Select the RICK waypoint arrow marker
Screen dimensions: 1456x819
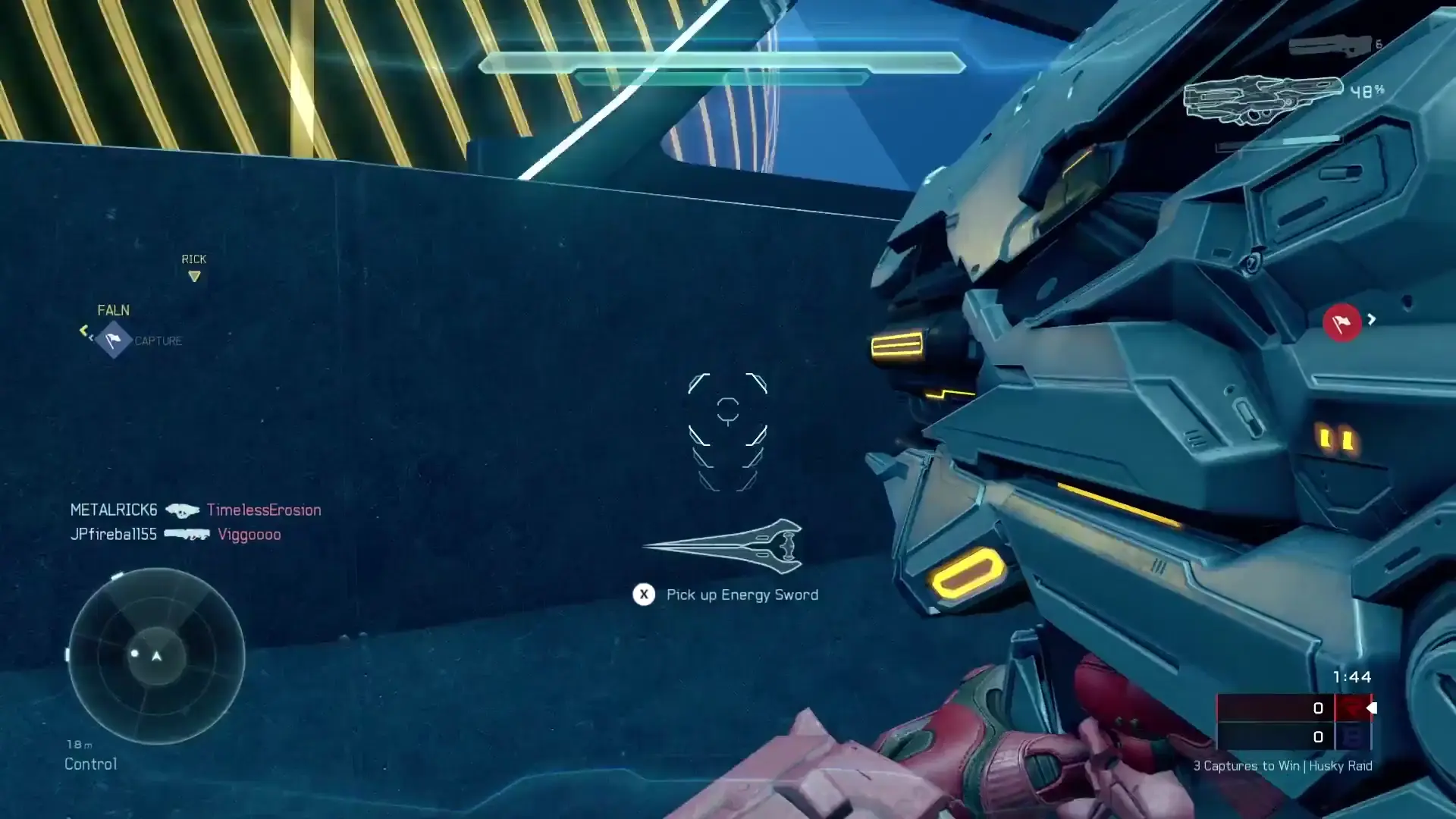(195, 276)
